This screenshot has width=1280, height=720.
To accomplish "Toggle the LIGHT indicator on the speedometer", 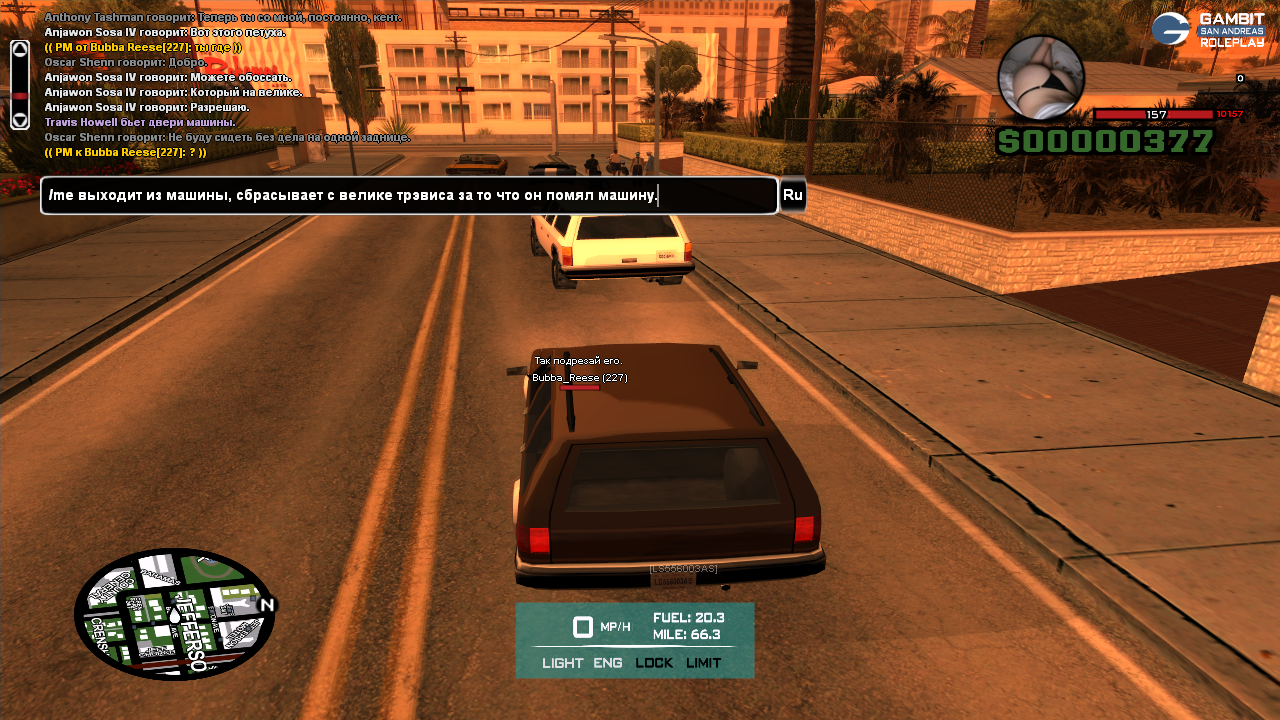I will [563, 663].
